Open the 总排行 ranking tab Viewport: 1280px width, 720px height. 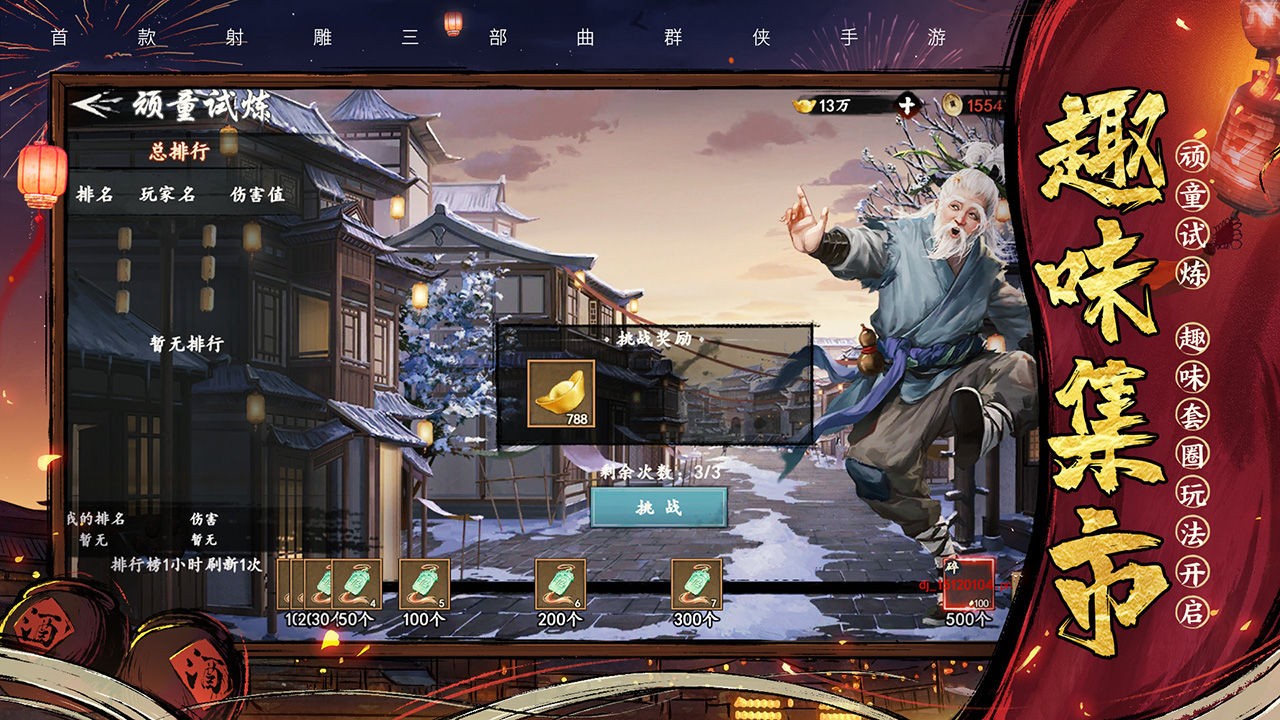point(179,151)
